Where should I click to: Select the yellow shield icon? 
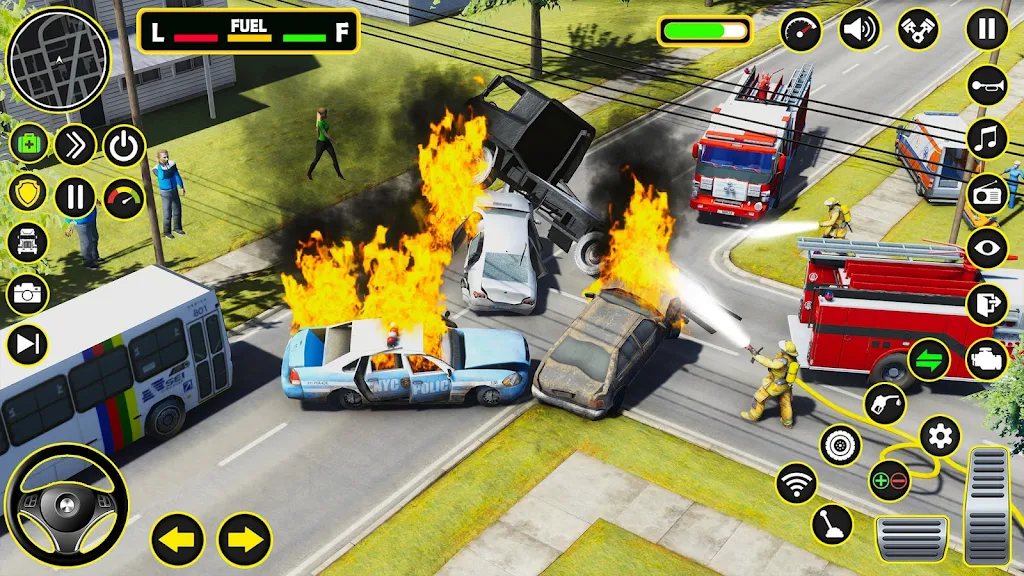pyautogui.click(x=28, y=191)
